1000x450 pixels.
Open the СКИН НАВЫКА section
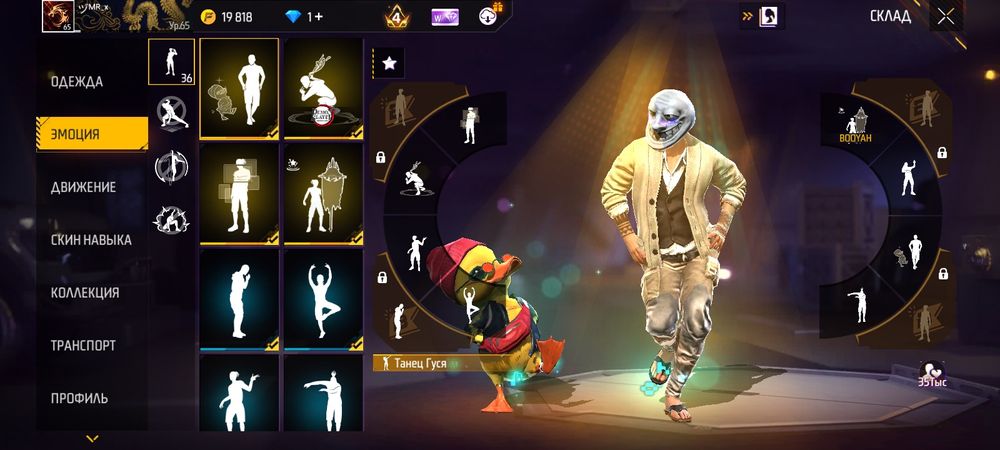(91, 240)
